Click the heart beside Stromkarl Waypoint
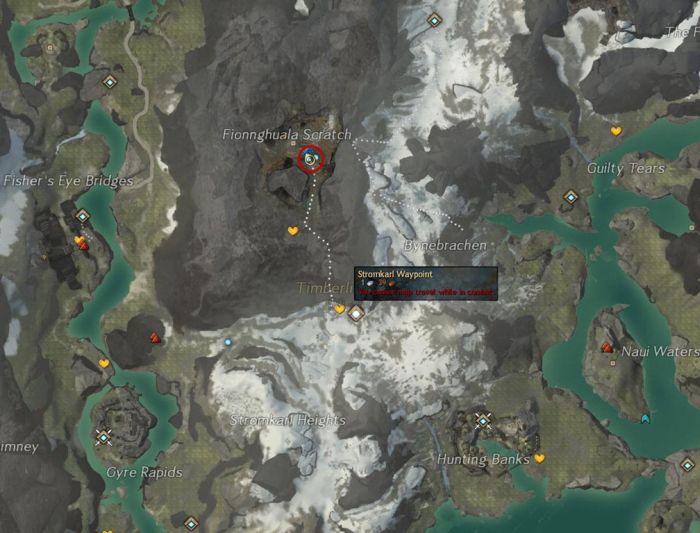The width and height of the screenshot is (700, 533). point(339,309)
